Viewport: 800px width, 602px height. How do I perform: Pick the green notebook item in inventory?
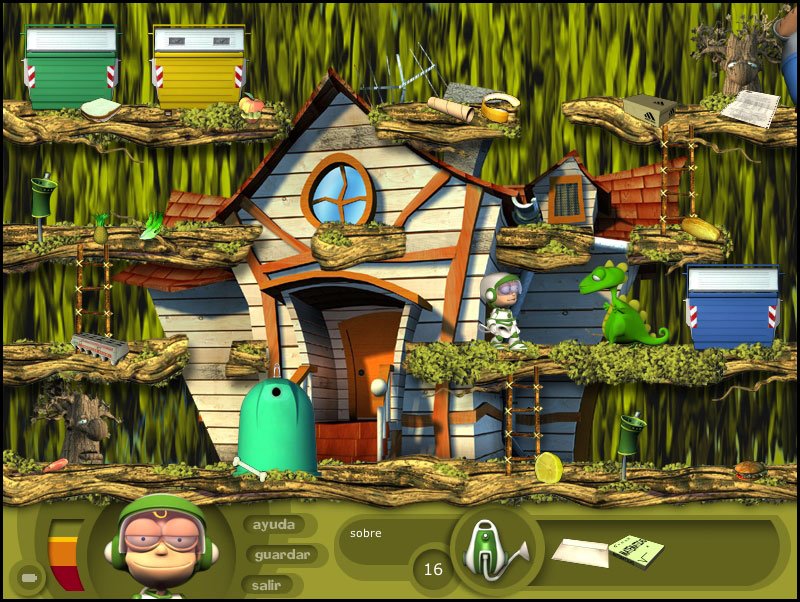[x=636, y=550]
